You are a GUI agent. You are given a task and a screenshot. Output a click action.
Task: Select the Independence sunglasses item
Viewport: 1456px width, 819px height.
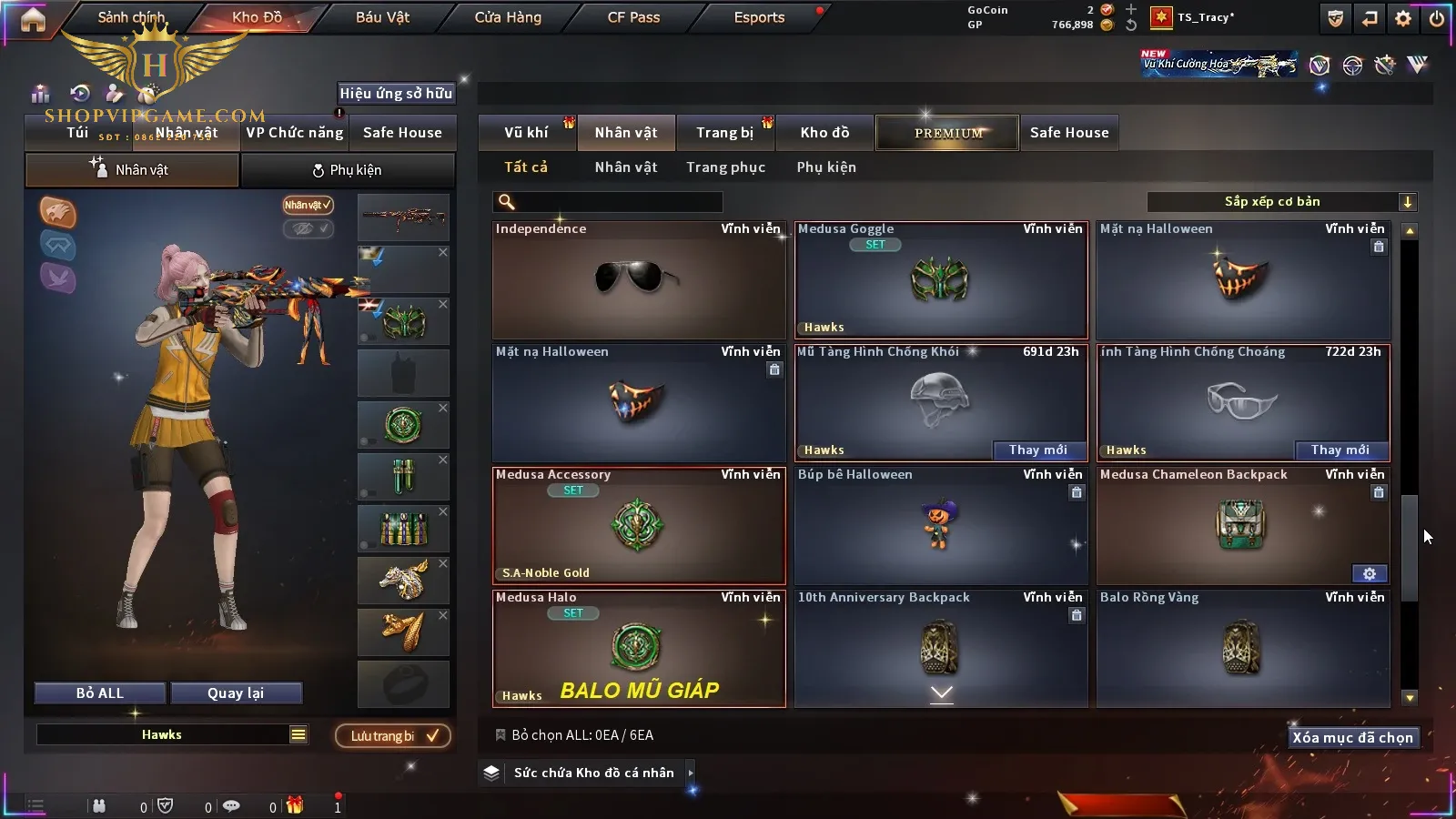[x=638, y=280]
